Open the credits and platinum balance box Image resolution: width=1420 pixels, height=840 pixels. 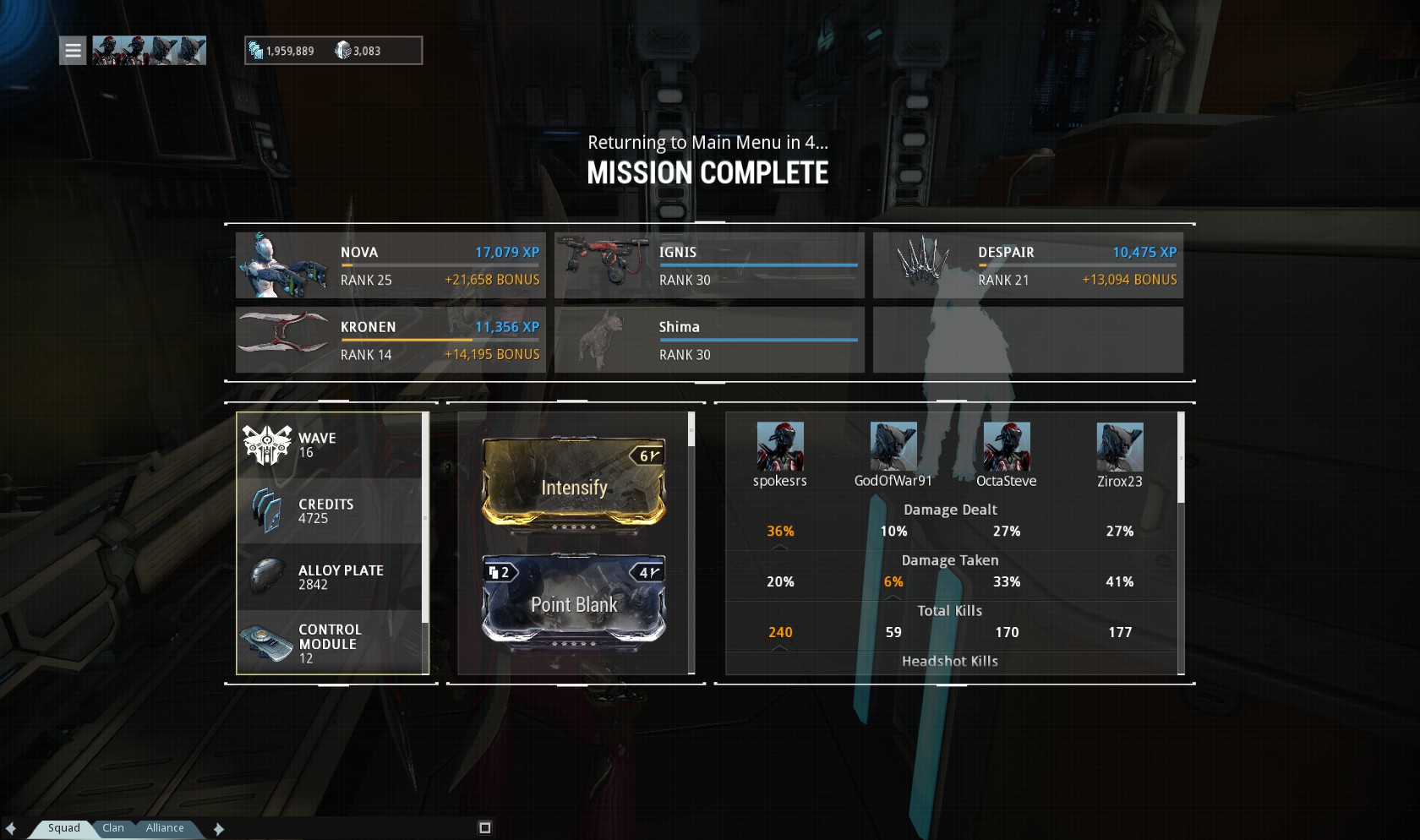333,51
